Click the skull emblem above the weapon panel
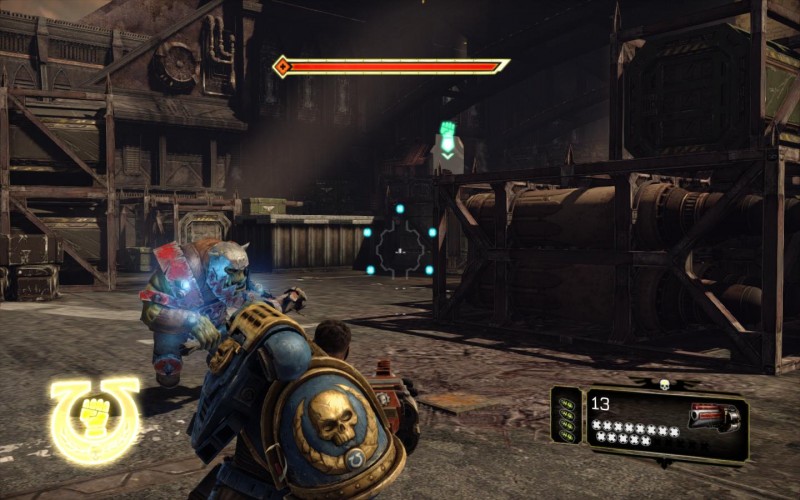Screen dimensions: 800x500 click(x=664, y=383)
